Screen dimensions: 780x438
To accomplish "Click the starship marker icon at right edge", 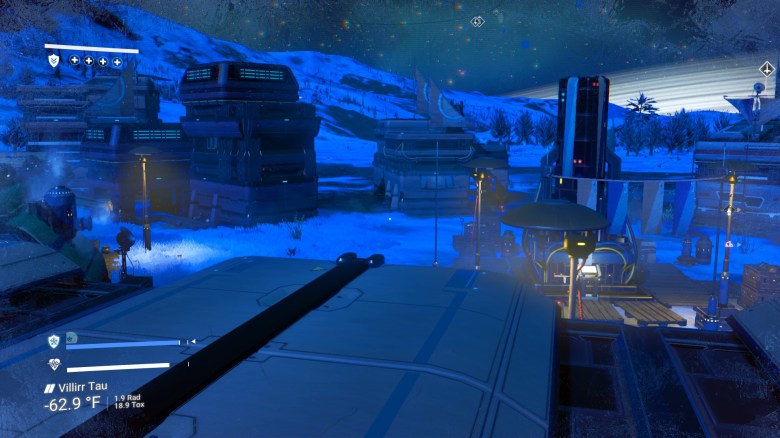I will coord(765,69).
